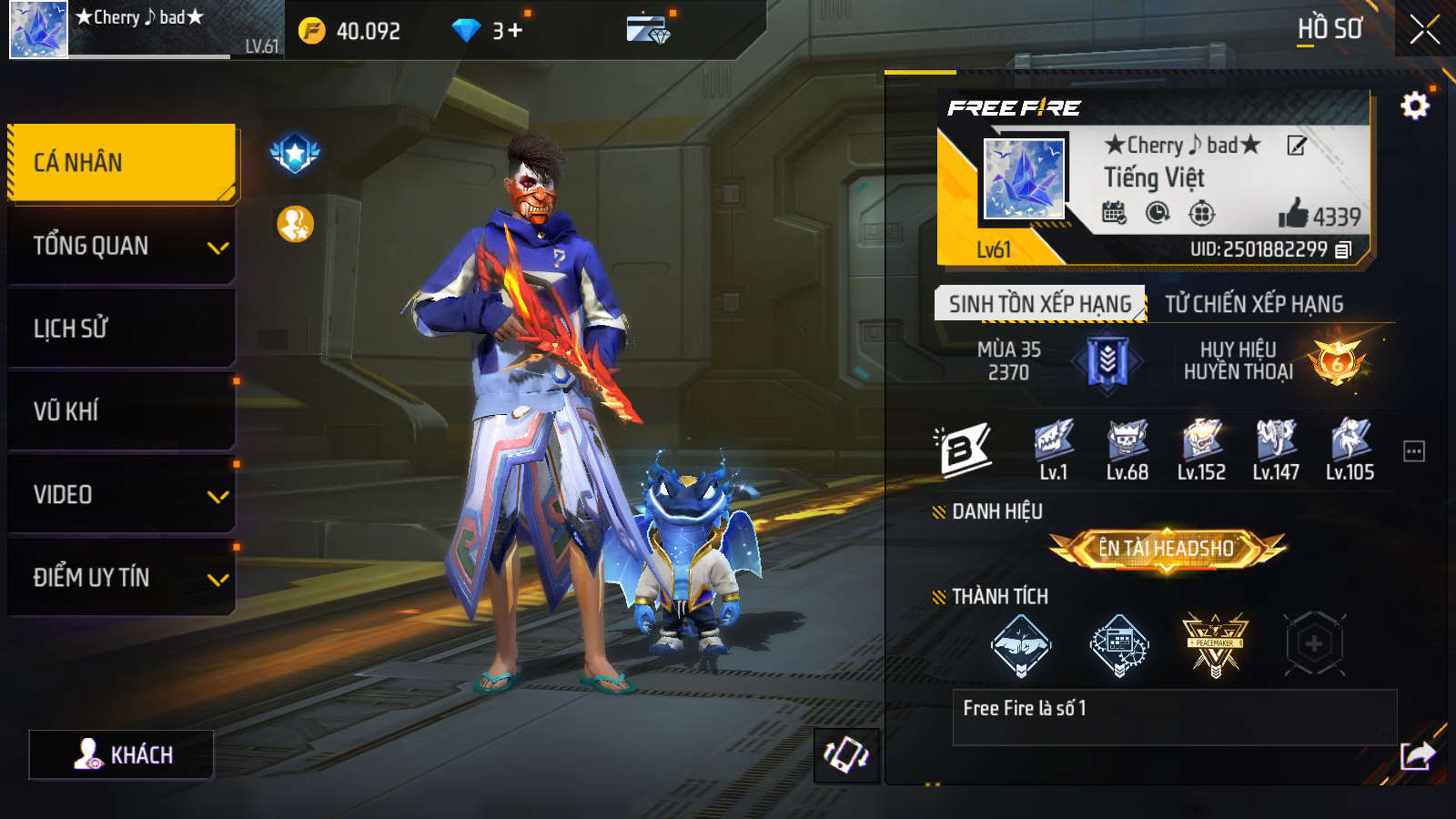Show more badges with the ellipsis button
Image resolution: width=1456 pixels, height=819 pixels.
point(1413,451)
